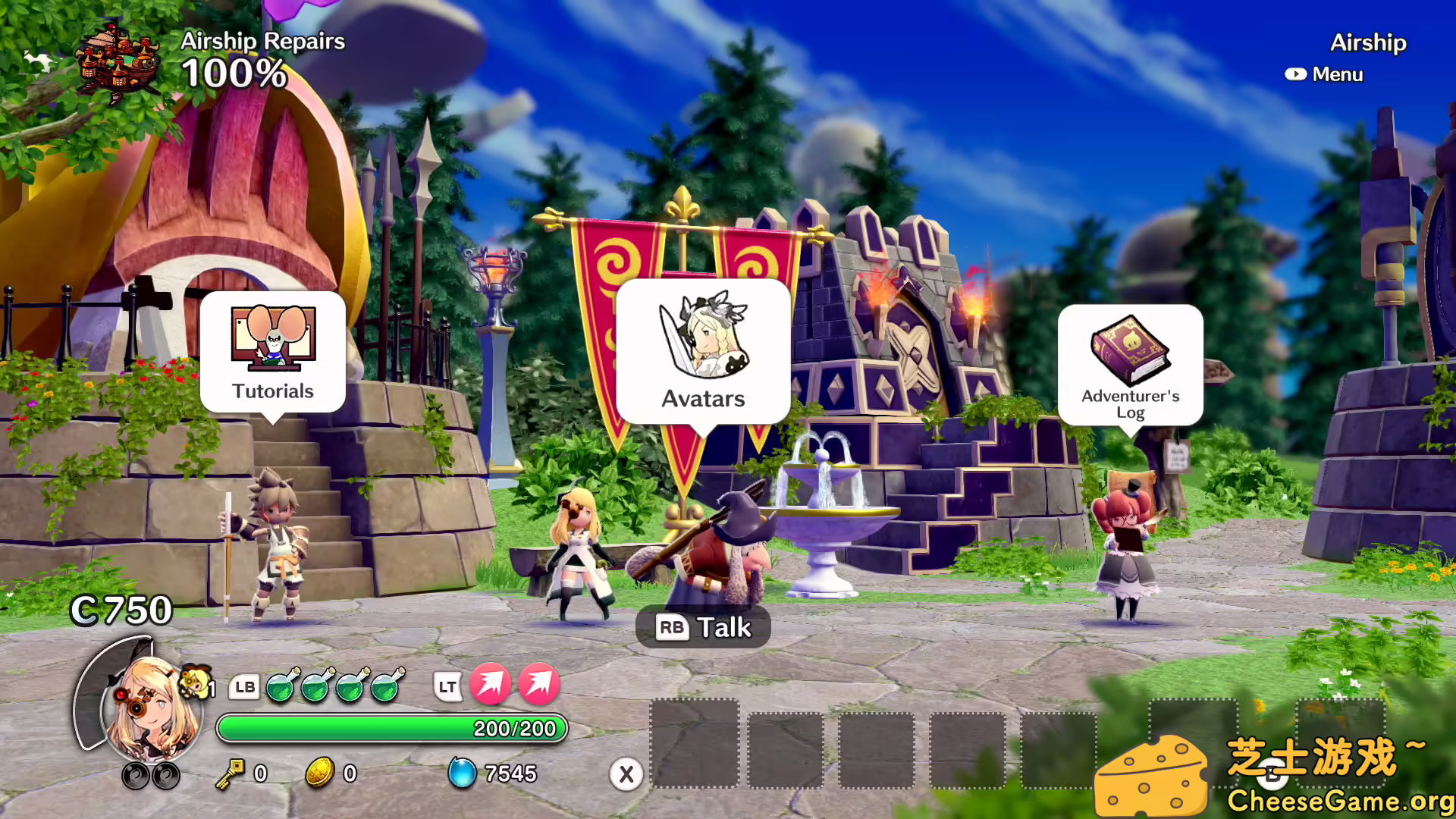Image resolution: width=1456 pixels, height=819 pixels.
Task: Open the Airship Menu
Action: (1324, 74)
